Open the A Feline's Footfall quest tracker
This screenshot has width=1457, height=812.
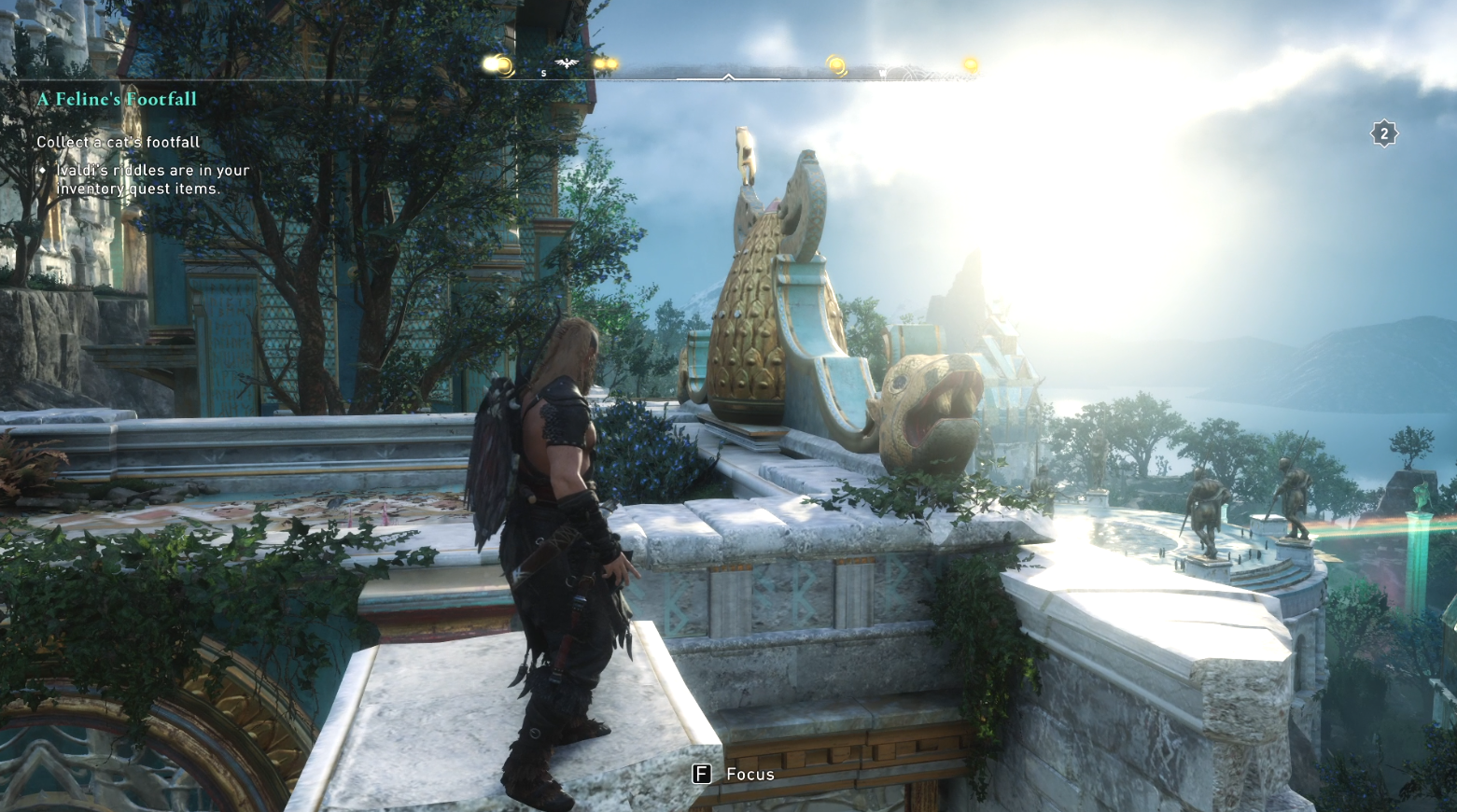(x=117, y=99)
